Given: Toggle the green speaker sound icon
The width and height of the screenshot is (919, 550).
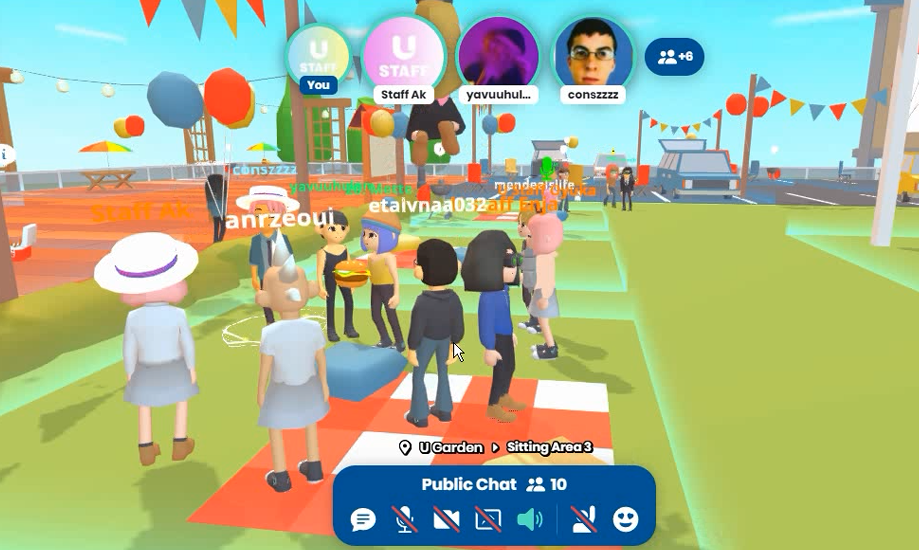Looking at the screenshot, I should [x=529, y=519].
